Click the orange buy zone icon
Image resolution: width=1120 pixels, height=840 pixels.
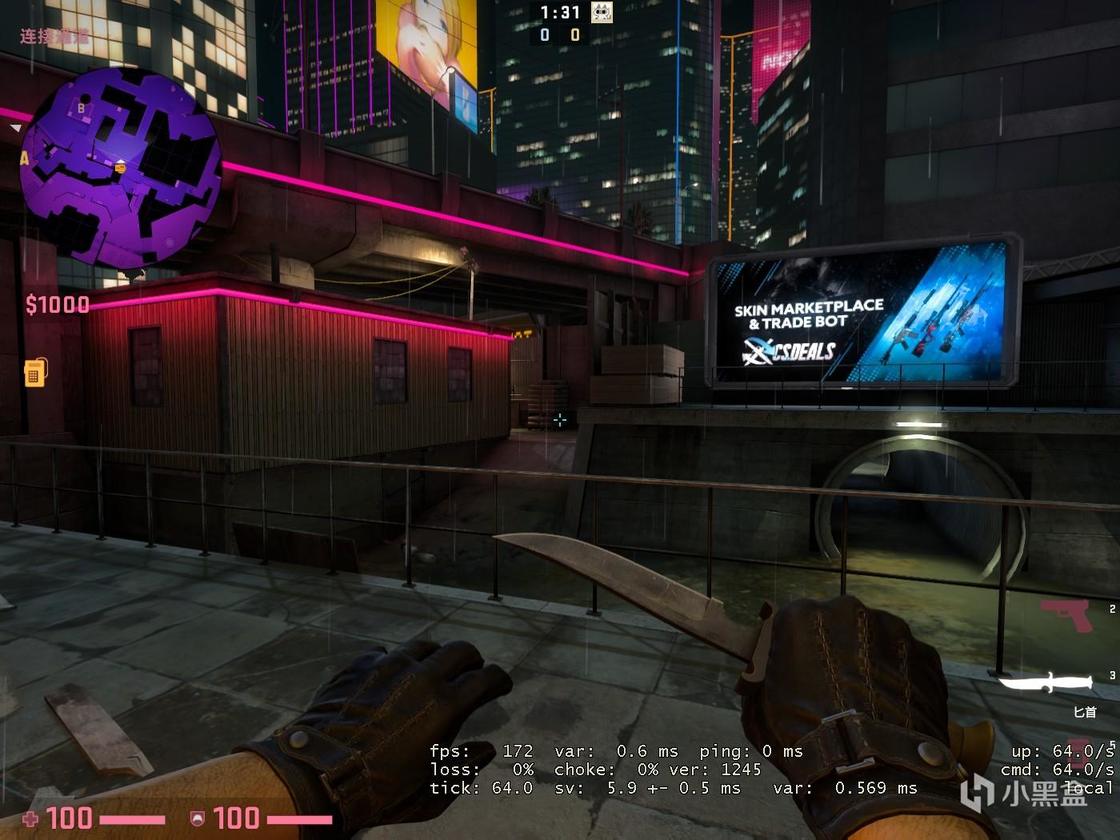point(36,372)
